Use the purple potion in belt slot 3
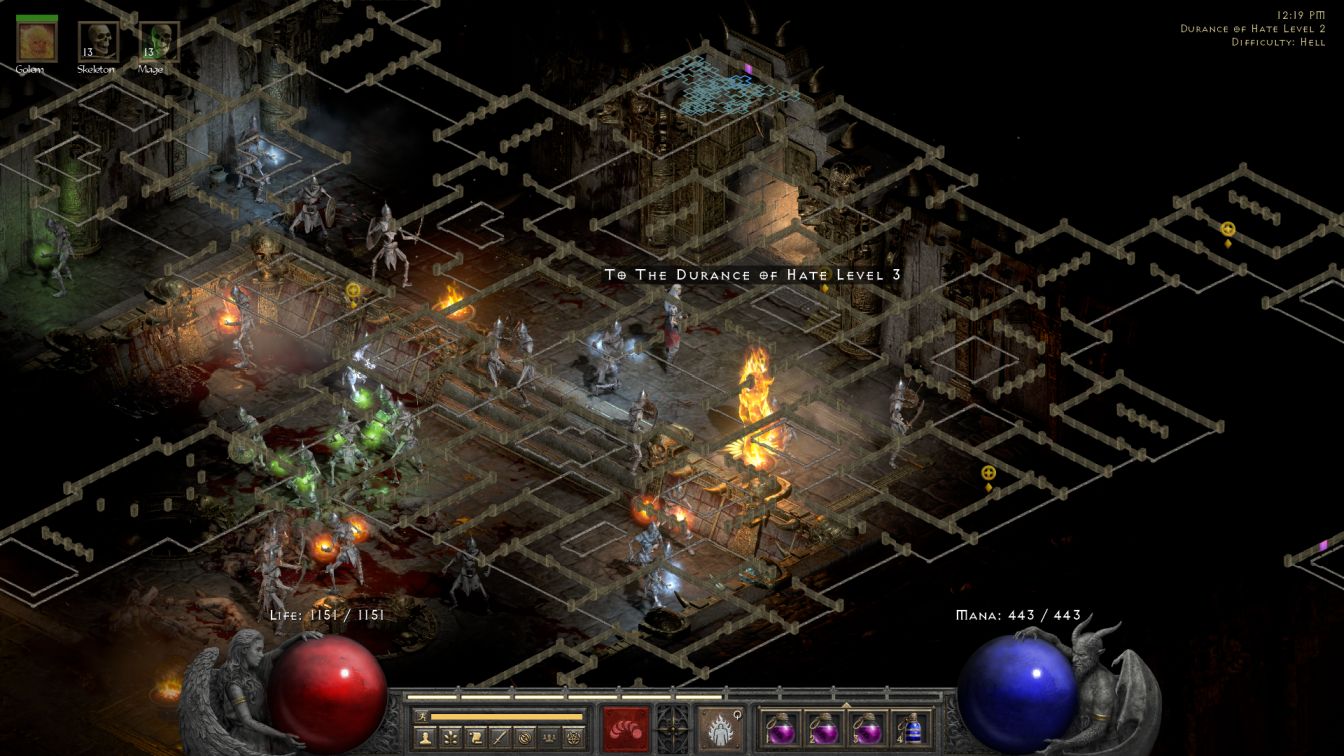 tap(867, 727)
